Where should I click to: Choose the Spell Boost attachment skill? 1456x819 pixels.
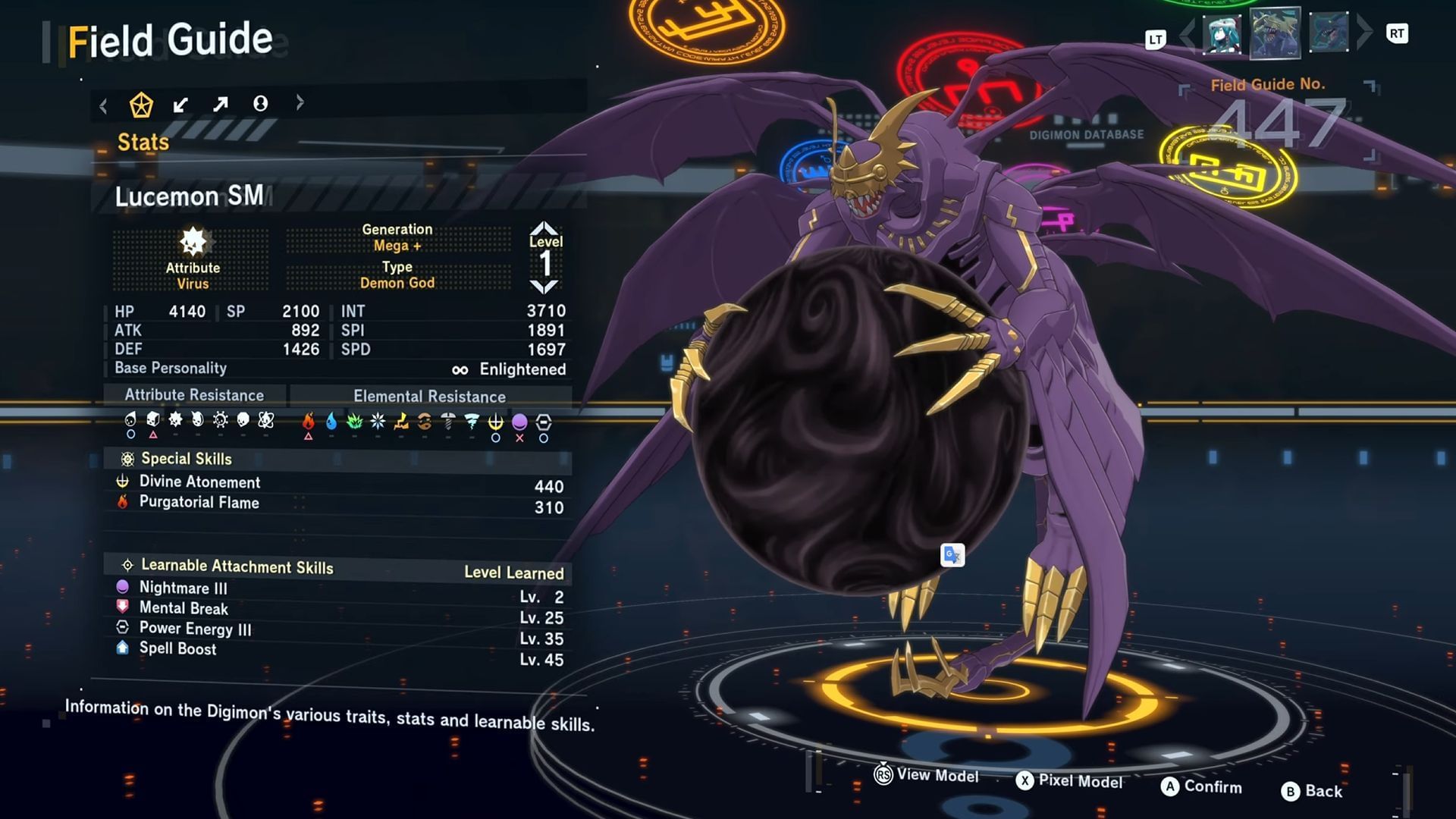177,648
